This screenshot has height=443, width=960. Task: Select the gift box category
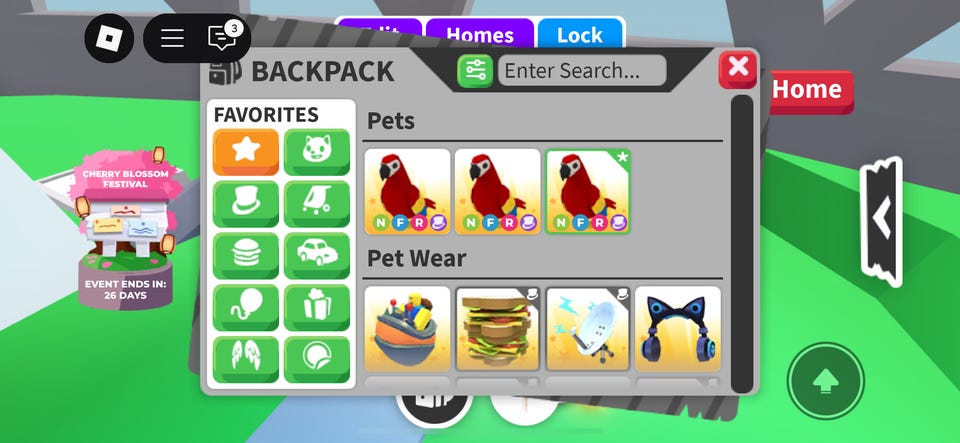click(317, 308)
